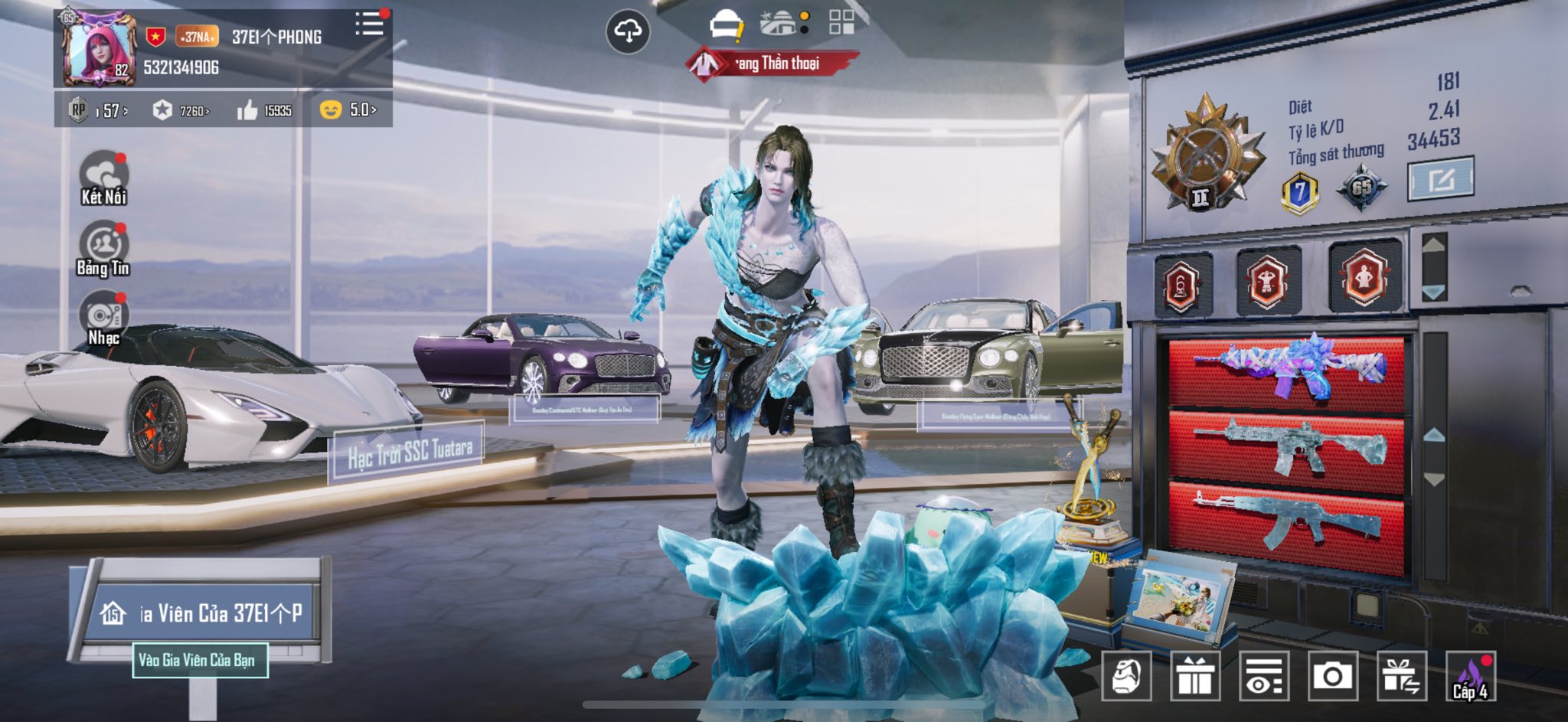Viewport: 1568px width, 722px height.
Task: Take a screenshot with the camera button
Action: tap(1332, 676)
